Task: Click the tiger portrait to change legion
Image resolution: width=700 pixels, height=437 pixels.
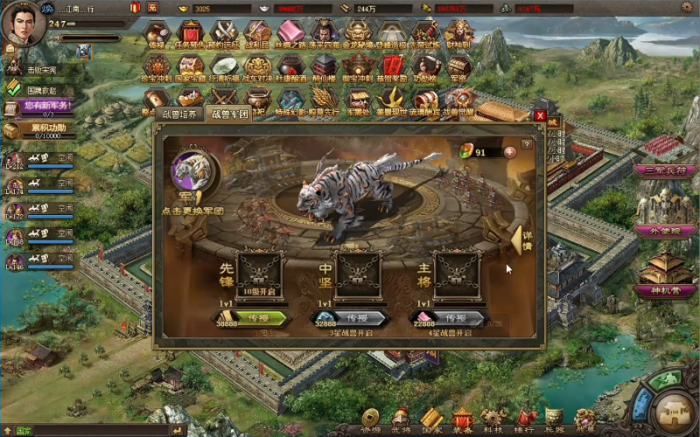Action: pyautogui.click(x=192, y=170)
